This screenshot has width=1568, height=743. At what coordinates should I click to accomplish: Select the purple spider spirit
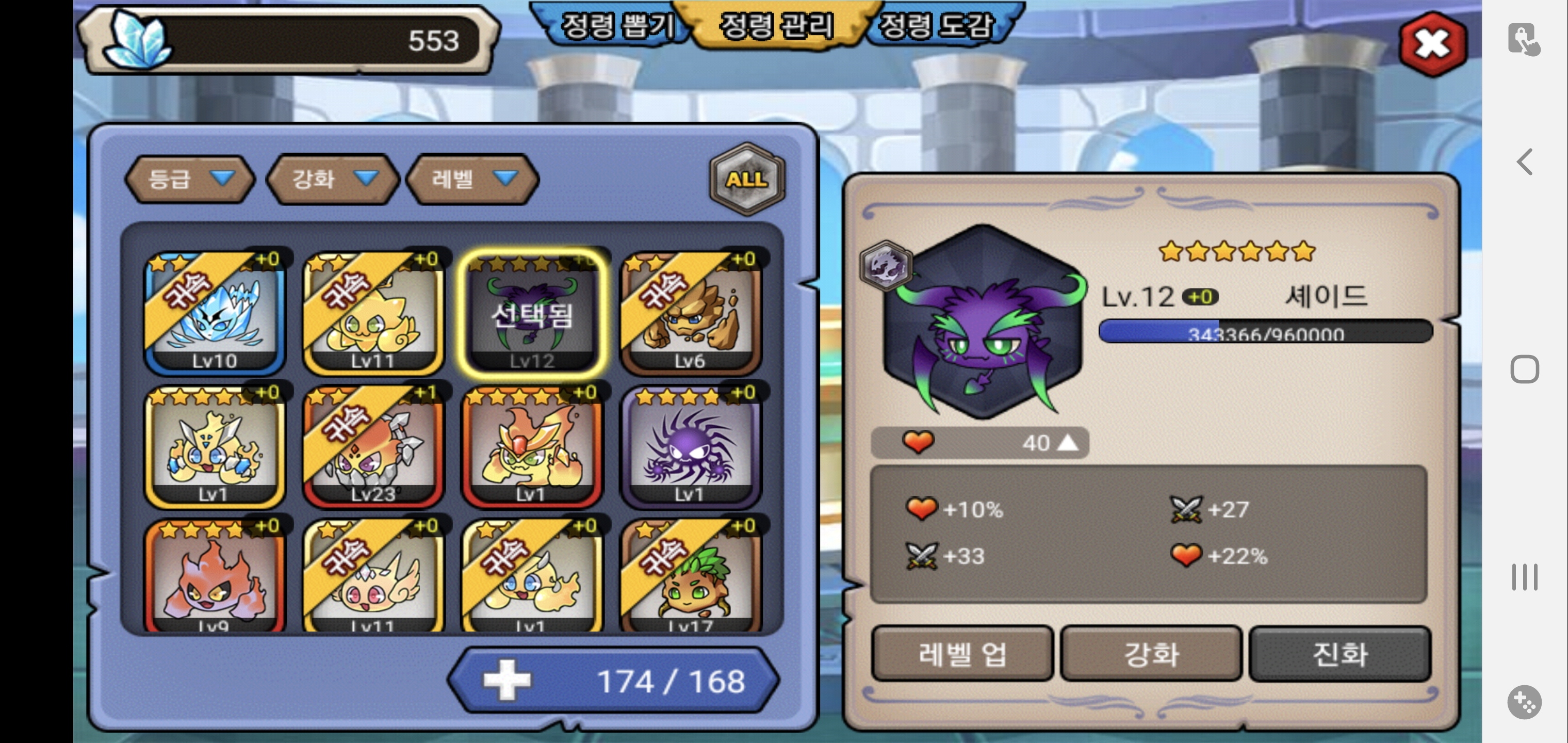coord(690,446)
